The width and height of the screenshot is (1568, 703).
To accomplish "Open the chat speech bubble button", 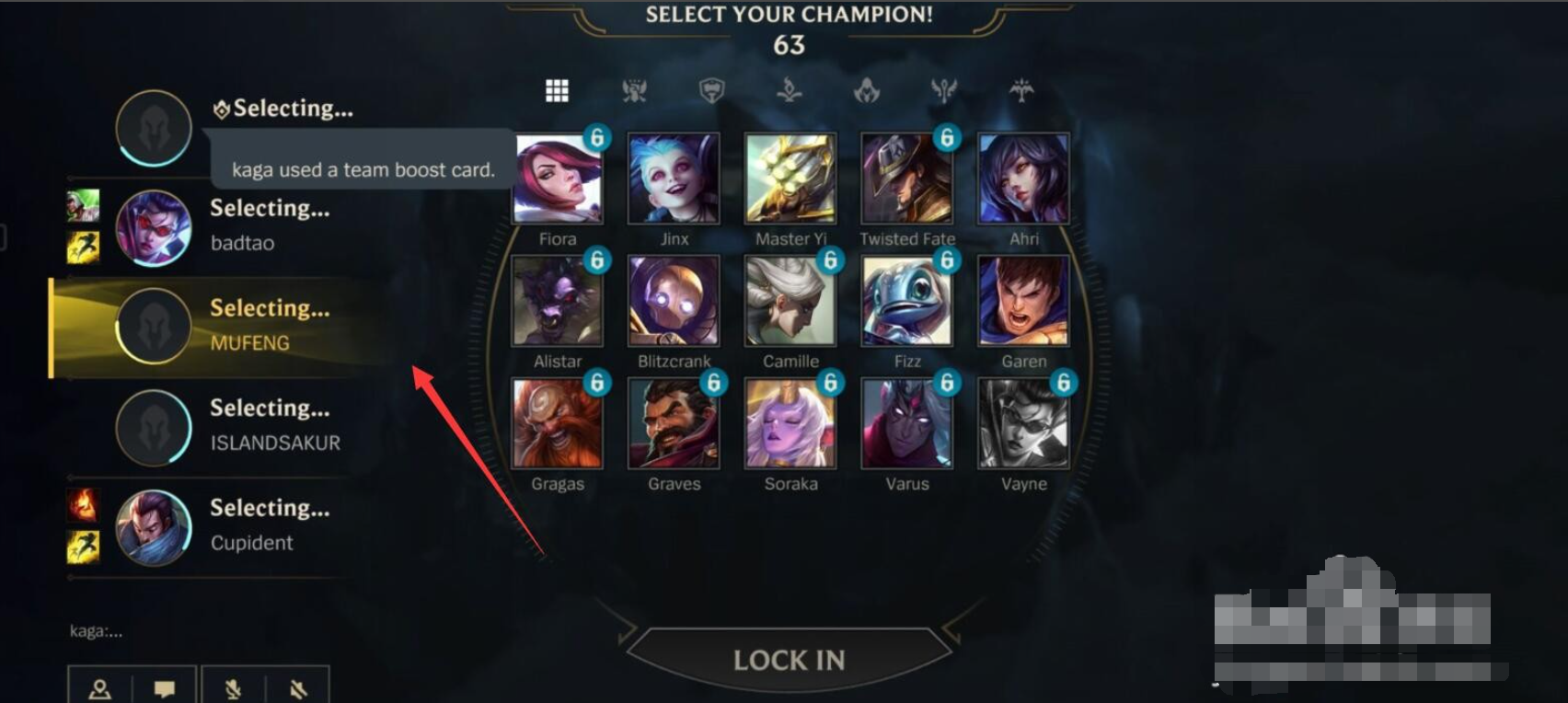I will click(165, 688).
